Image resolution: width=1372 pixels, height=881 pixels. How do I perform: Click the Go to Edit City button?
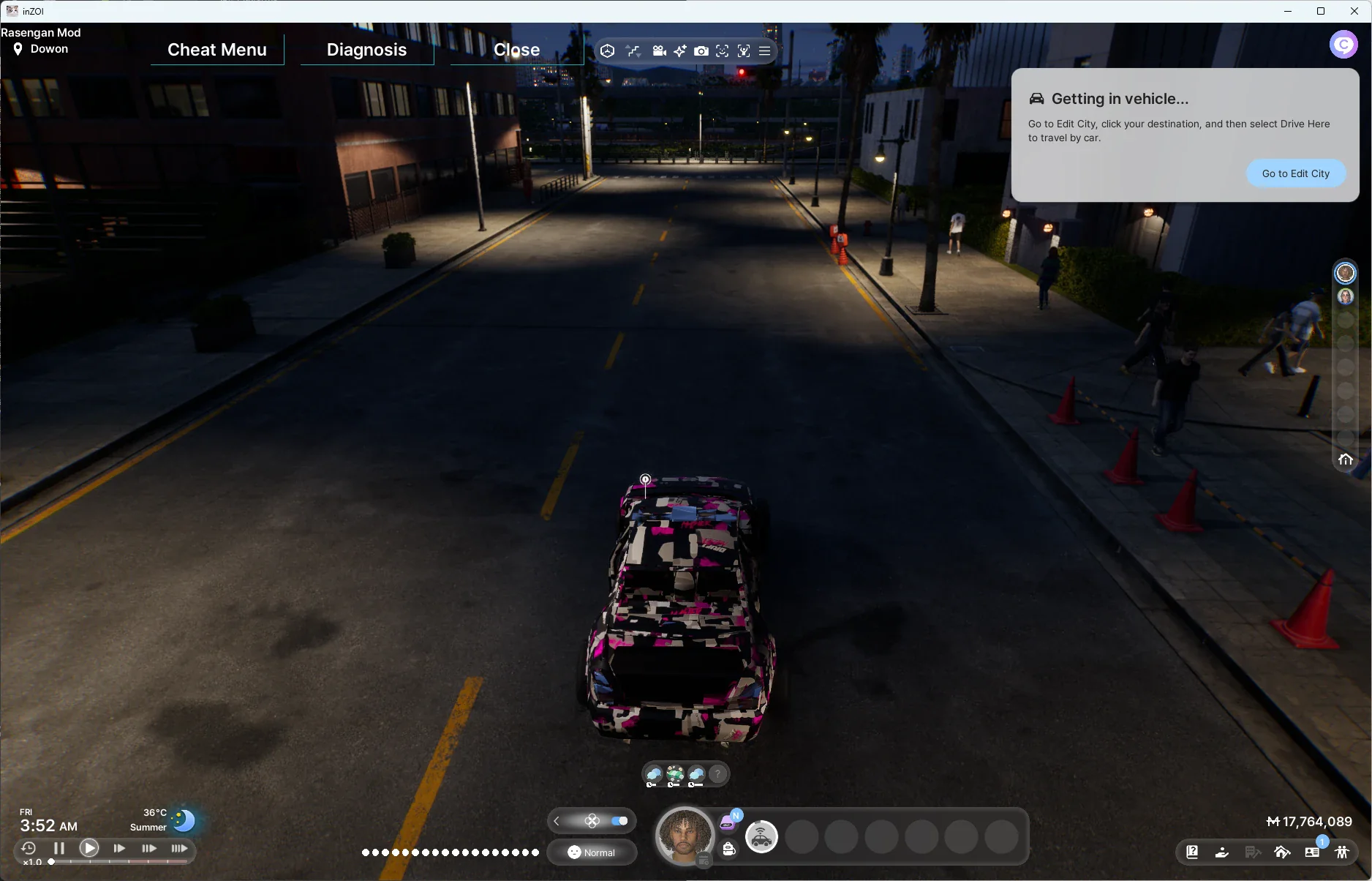(1295, 173)
